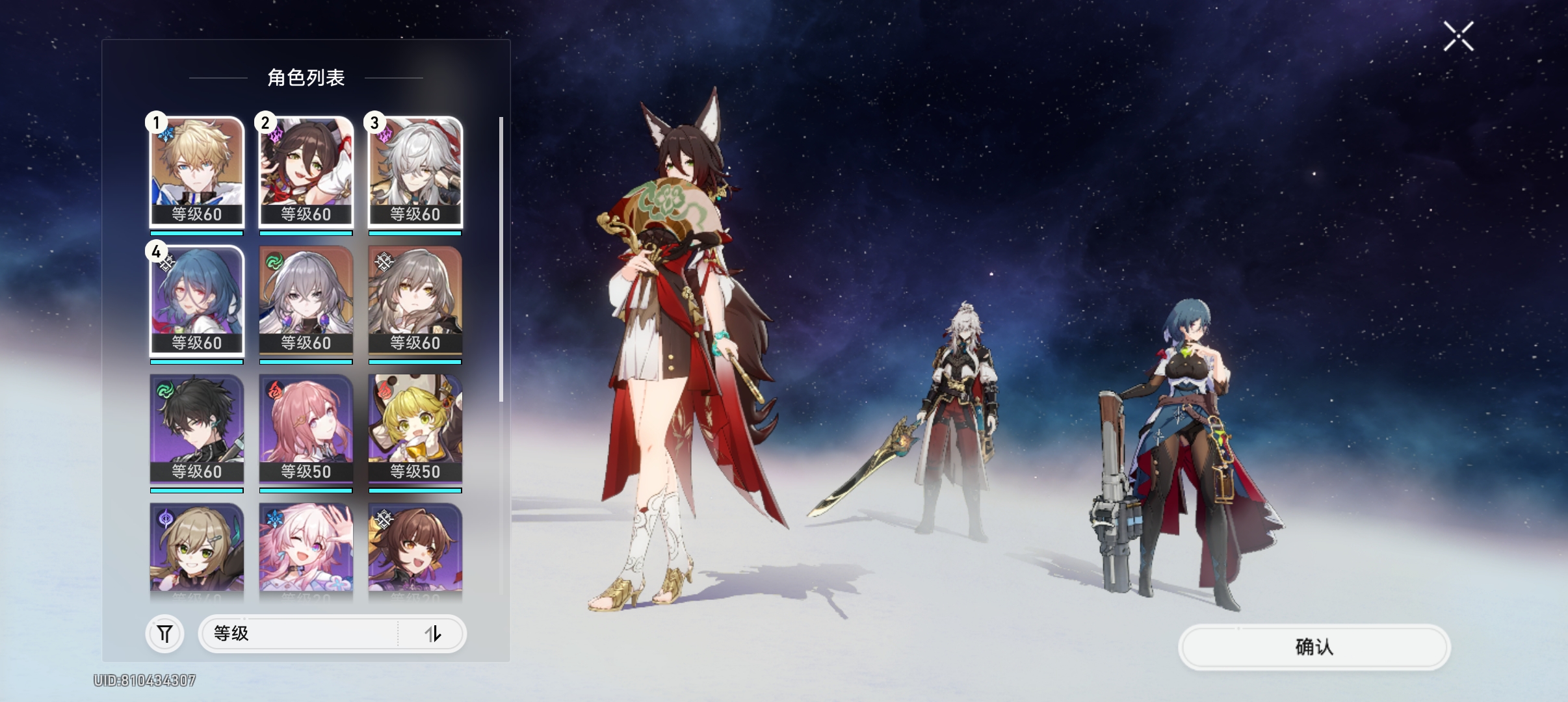This screenshot has width=1568, height=702.
Task: Select the blue-haired woman in slot 4
Action: 197,300
